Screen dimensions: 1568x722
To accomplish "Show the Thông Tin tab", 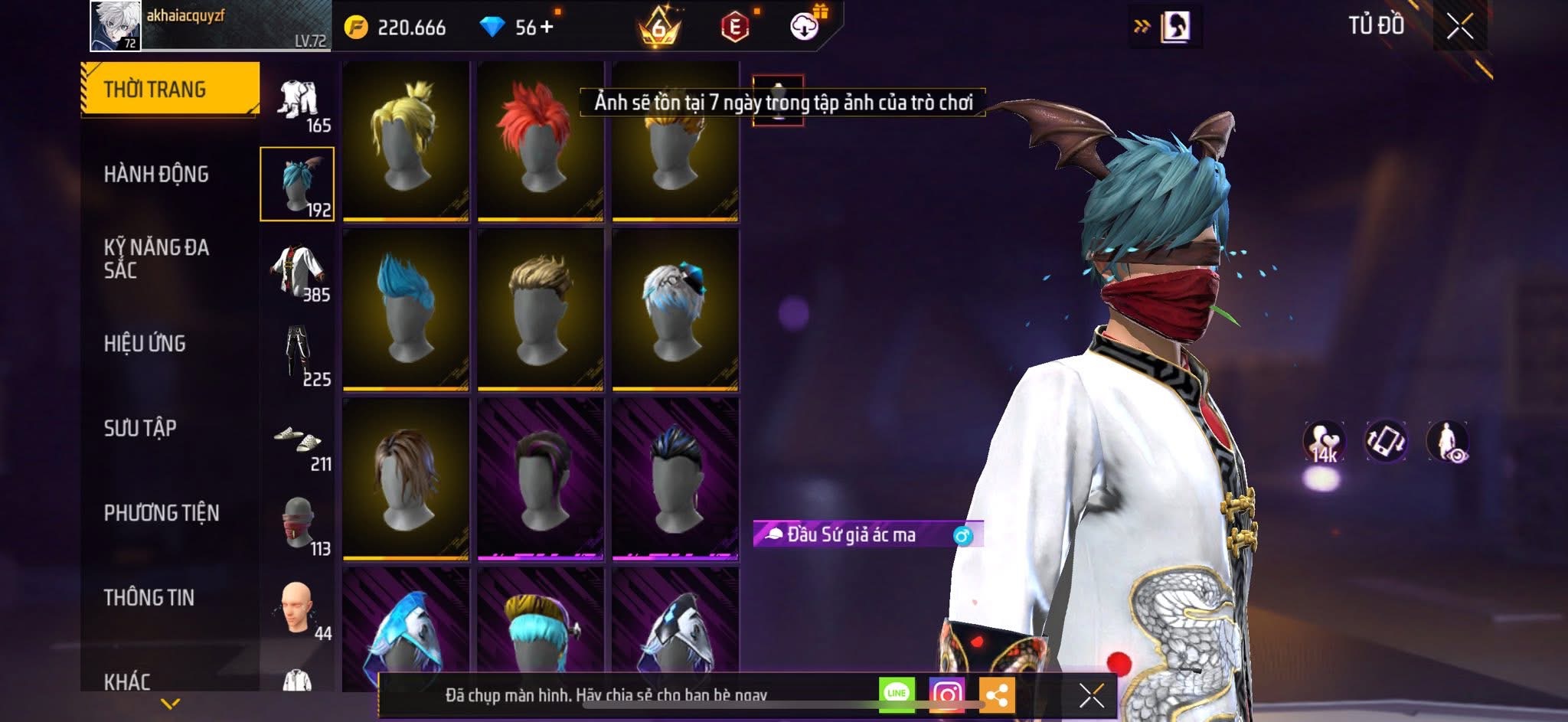I will pyautogui.click(x=149, y=597).
